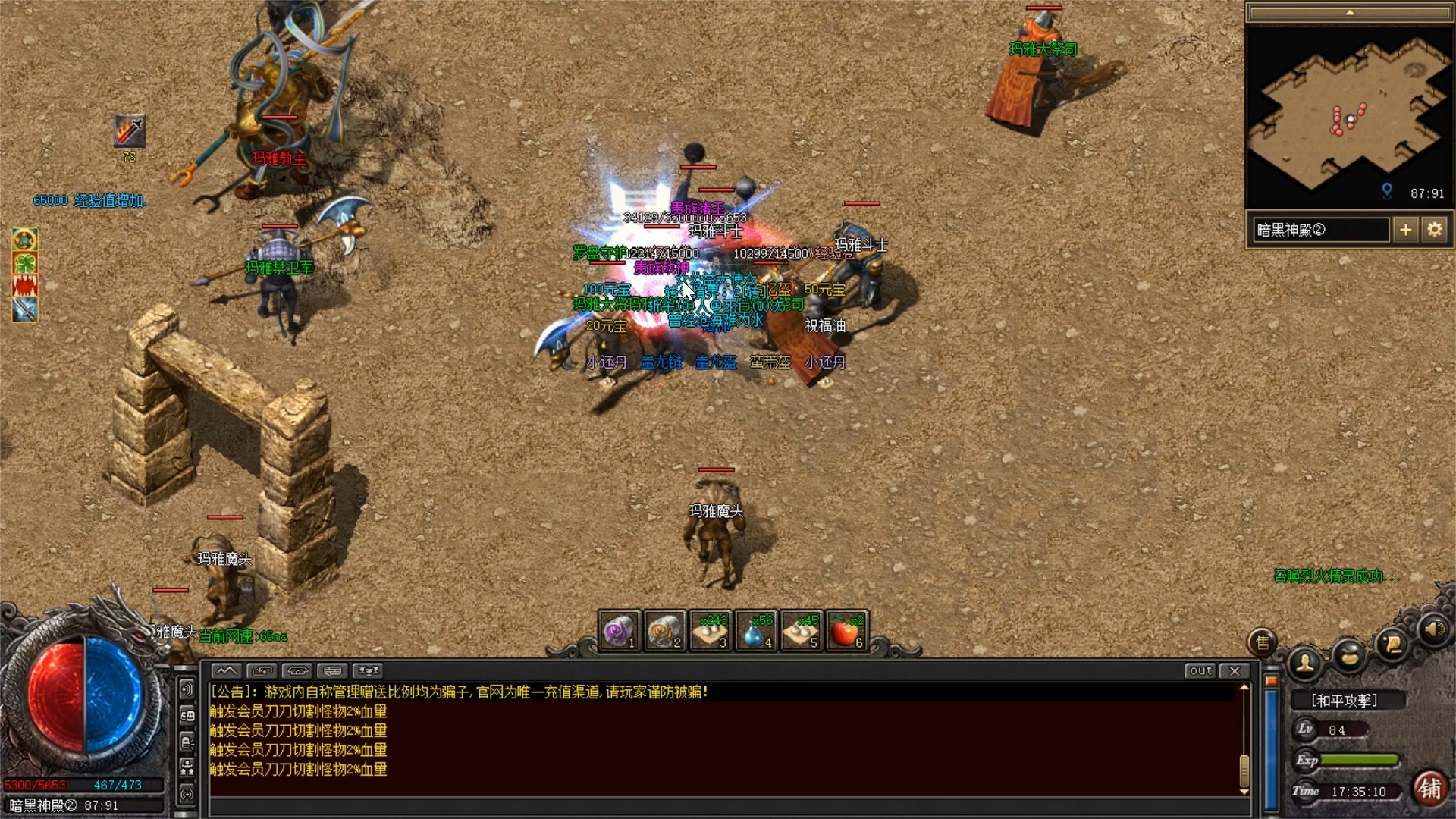1456x819 pixels.
Task: Open the character panel with the person icon
Action: click(1305, 664)
